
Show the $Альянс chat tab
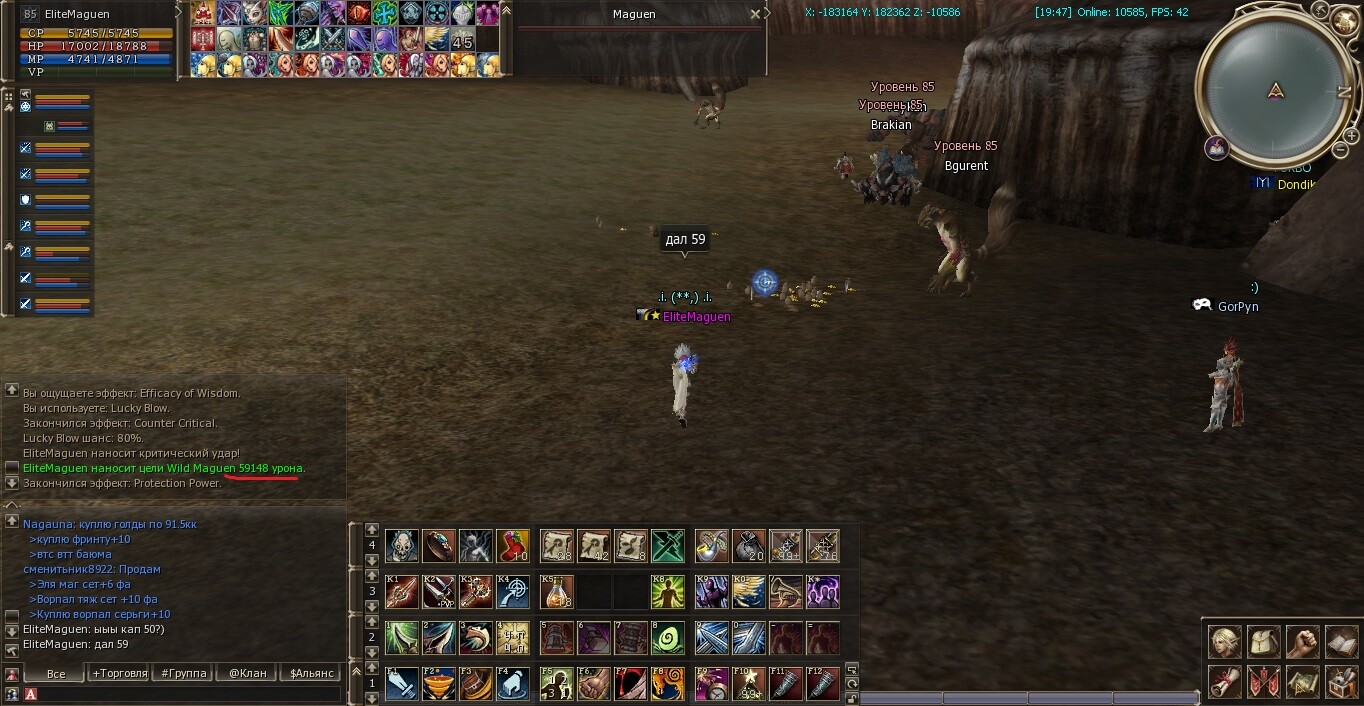click(311, 673)
